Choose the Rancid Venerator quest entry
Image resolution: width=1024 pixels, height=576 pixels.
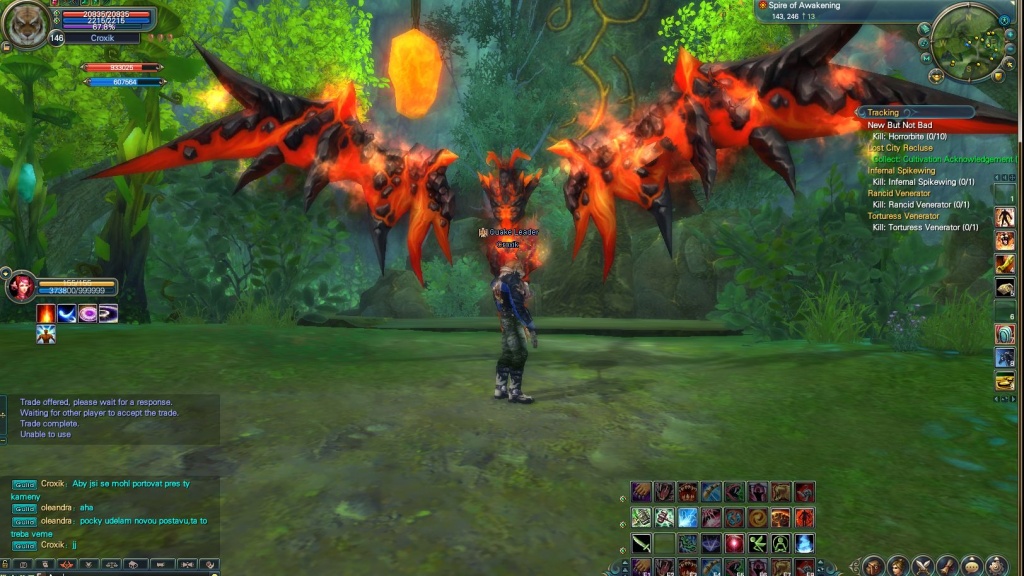click(x=900, y=193)
